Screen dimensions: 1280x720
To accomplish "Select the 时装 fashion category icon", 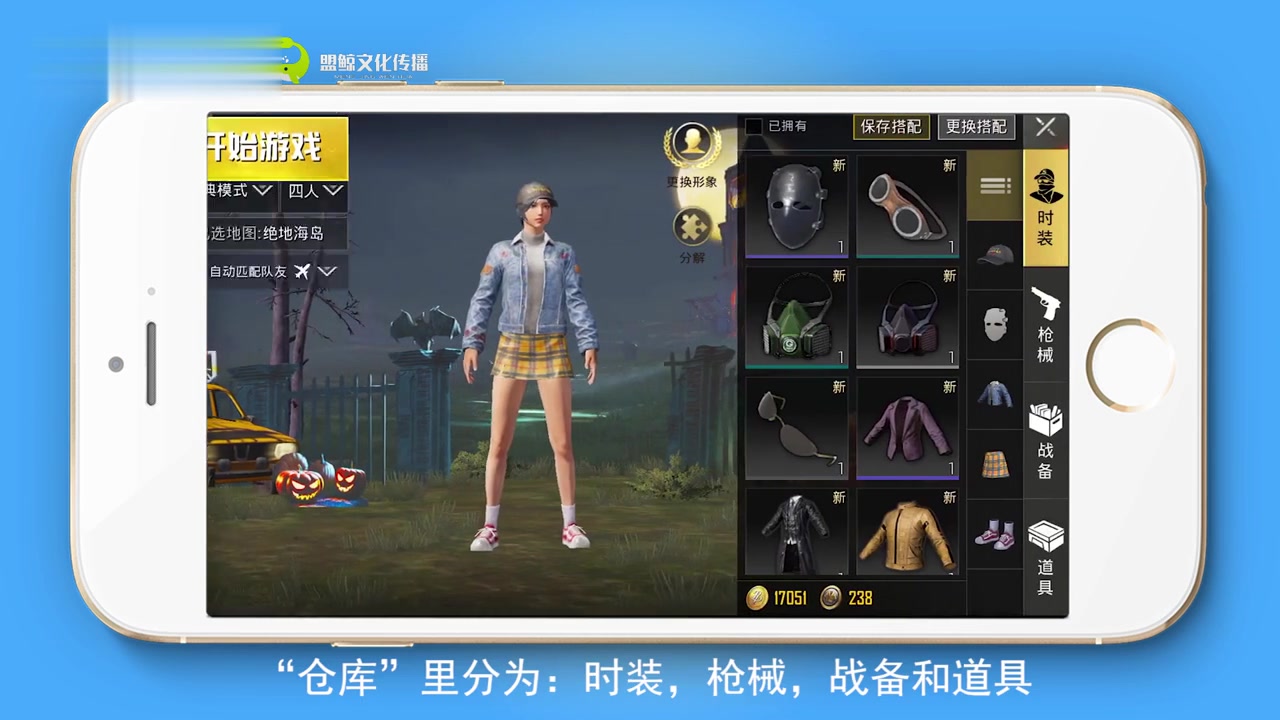I will click(1046, 205).
